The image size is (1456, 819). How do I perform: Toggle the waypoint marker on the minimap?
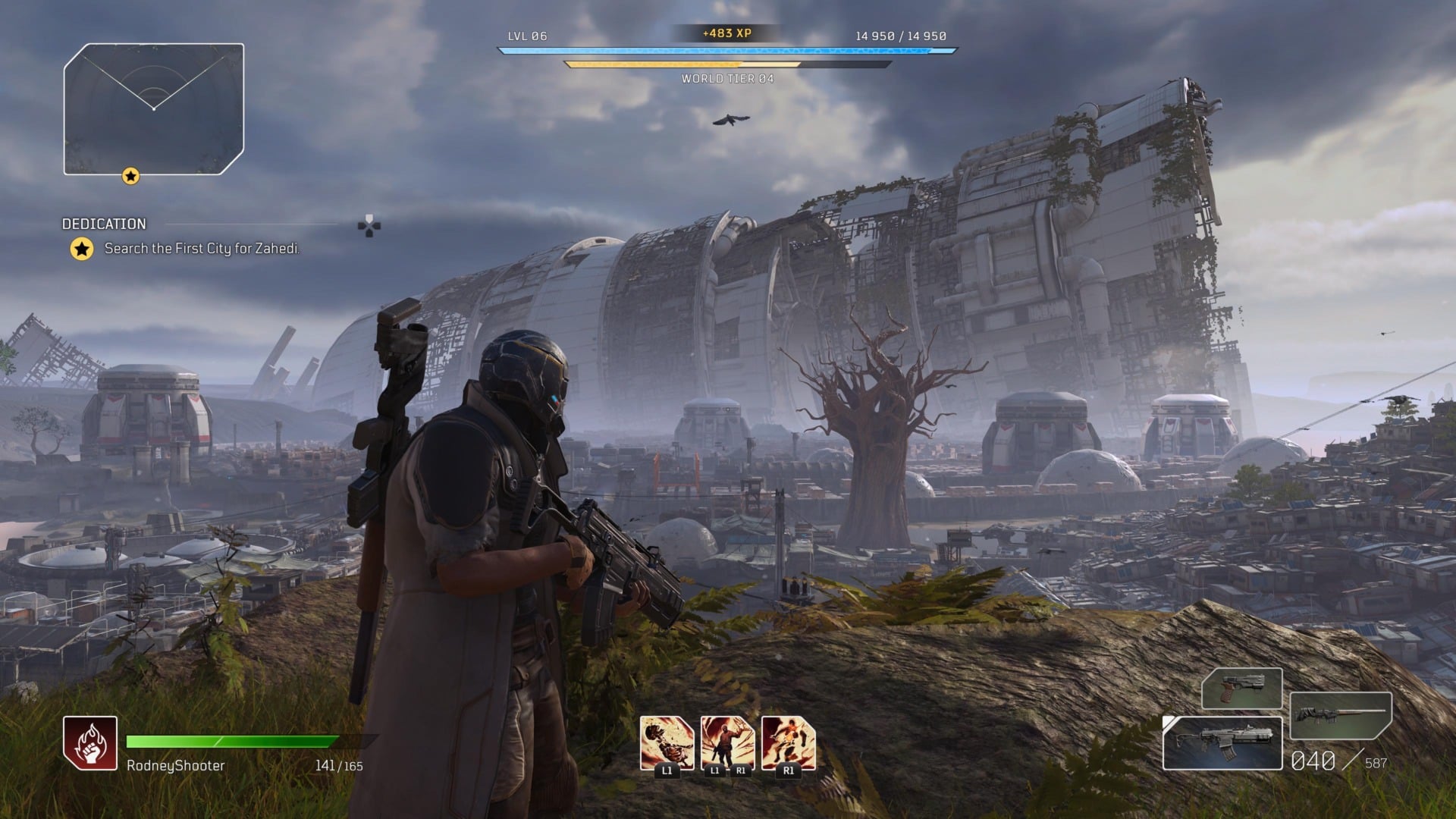pos(130,176)
